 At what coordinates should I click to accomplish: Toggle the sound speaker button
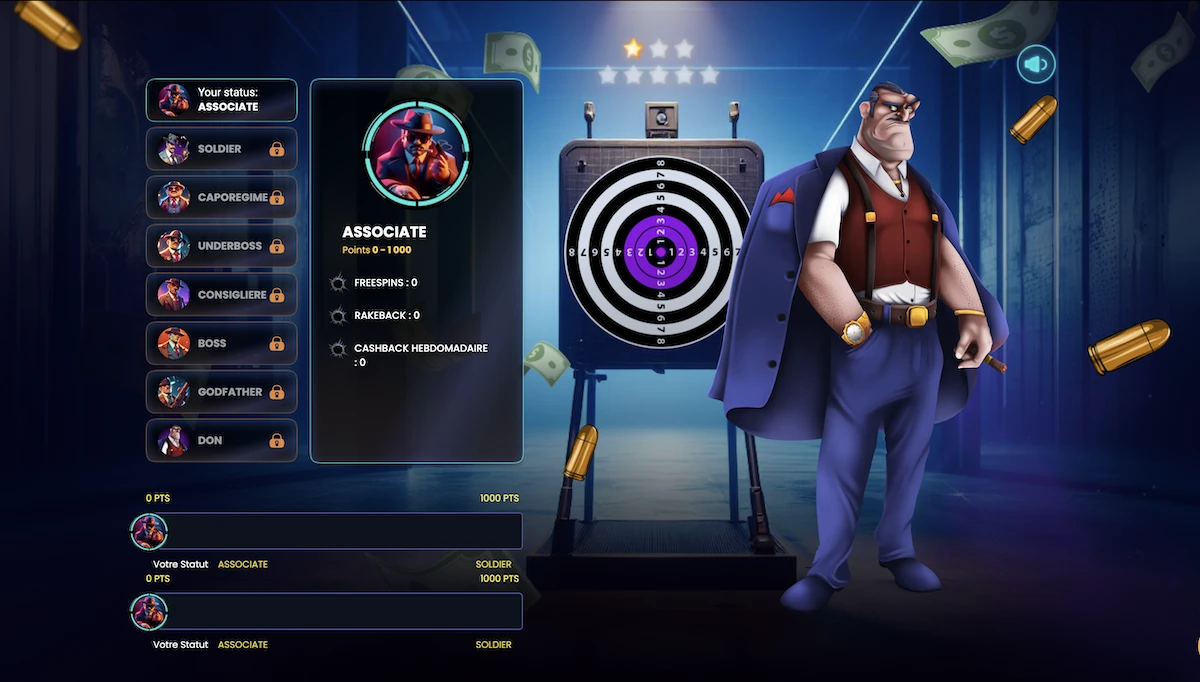click(x=1036, y=65)
